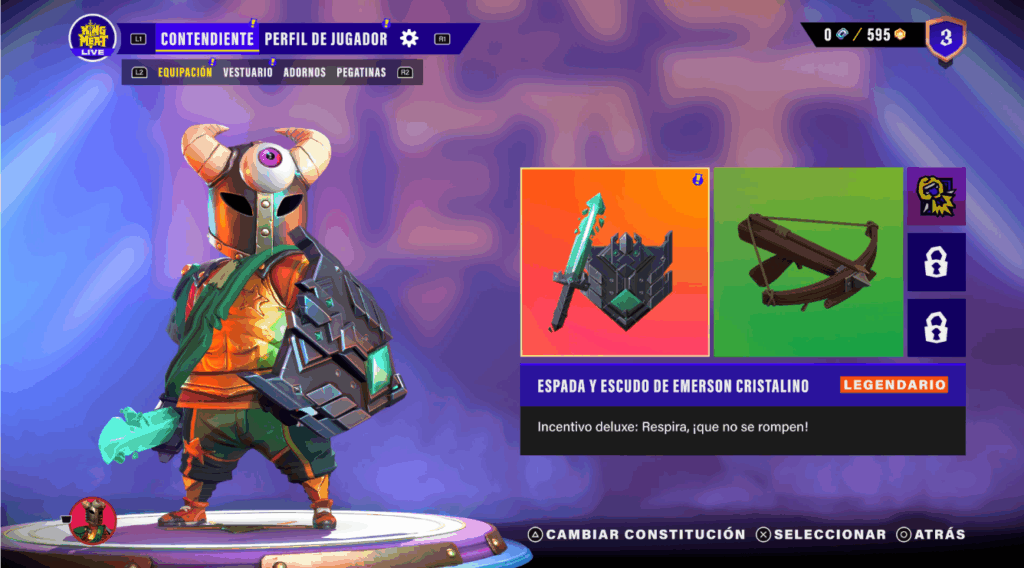Select the Equipación sub-tab
The height and width of the screenshot is (568, 1024).
[185, 73]
